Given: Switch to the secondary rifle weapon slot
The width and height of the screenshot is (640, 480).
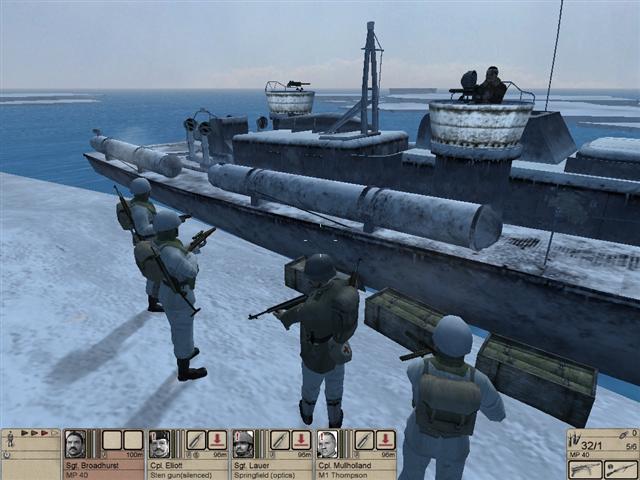Looking at the screenshot, I should [620, 468].
